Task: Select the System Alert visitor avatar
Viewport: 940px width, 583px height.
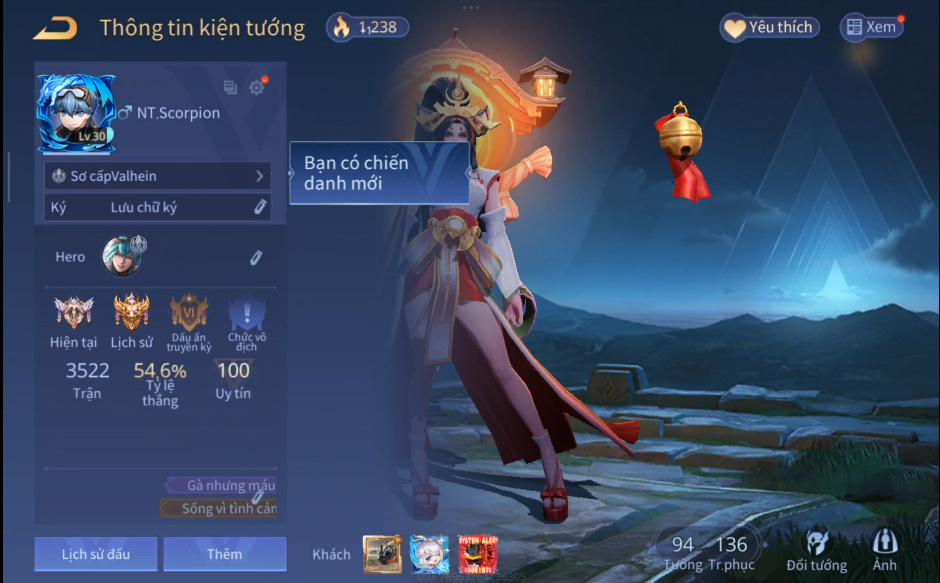Action: click(478, 554)
